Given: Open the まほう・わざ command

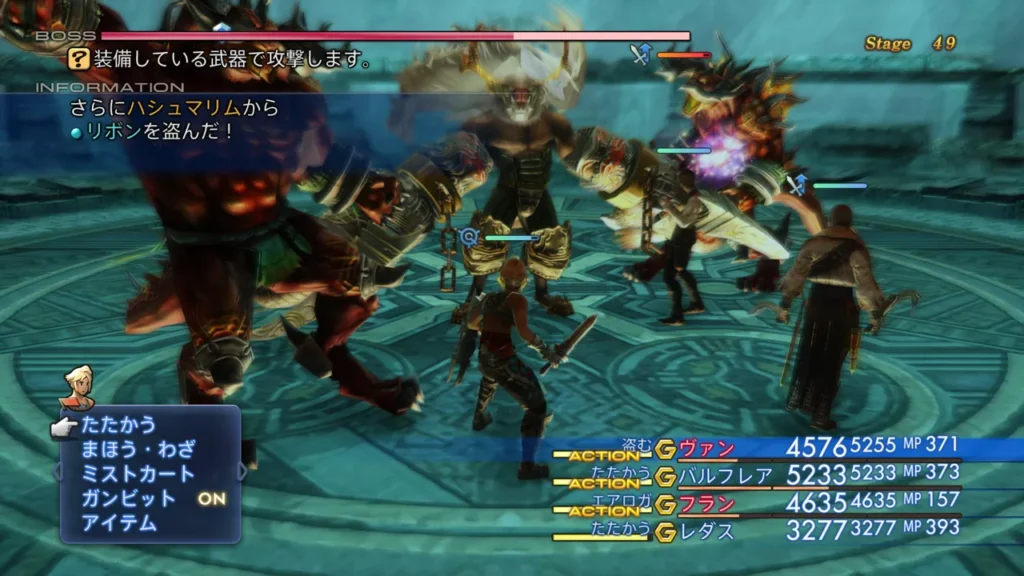Looking at the screenshot, I should coord(138,449).
